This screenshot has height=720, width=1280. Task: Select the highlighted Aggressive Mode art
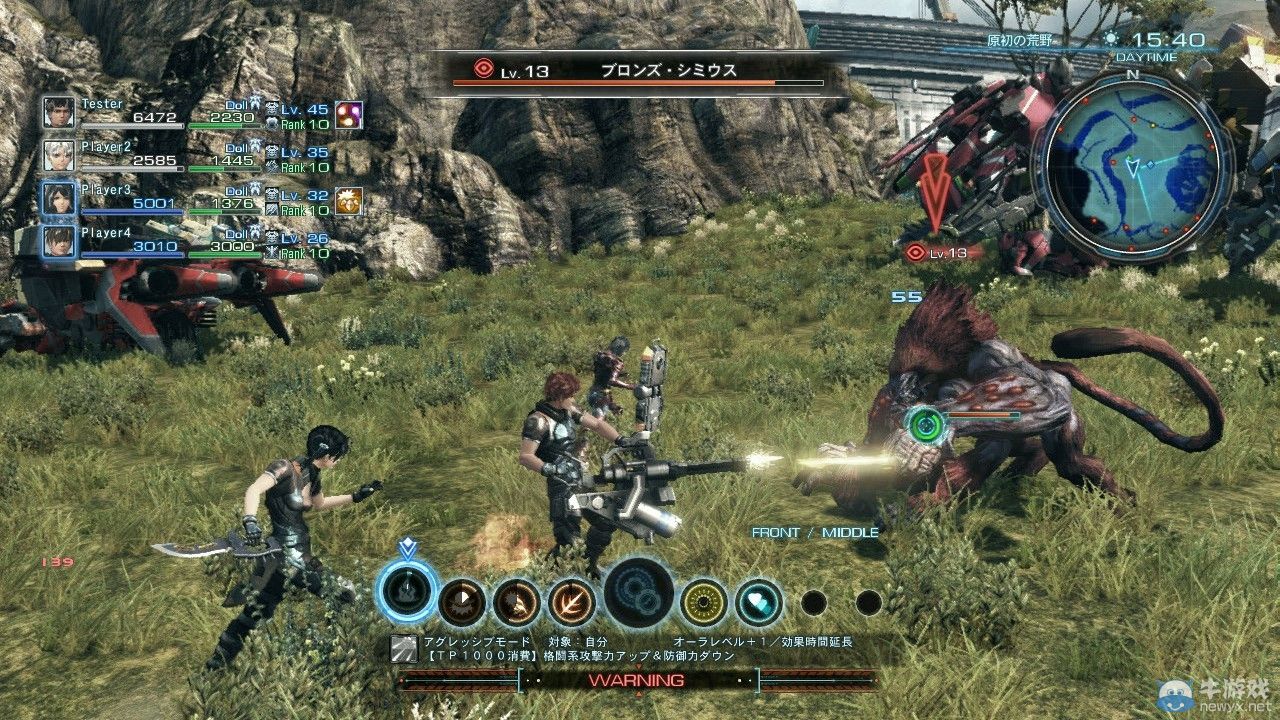[404, 590]
